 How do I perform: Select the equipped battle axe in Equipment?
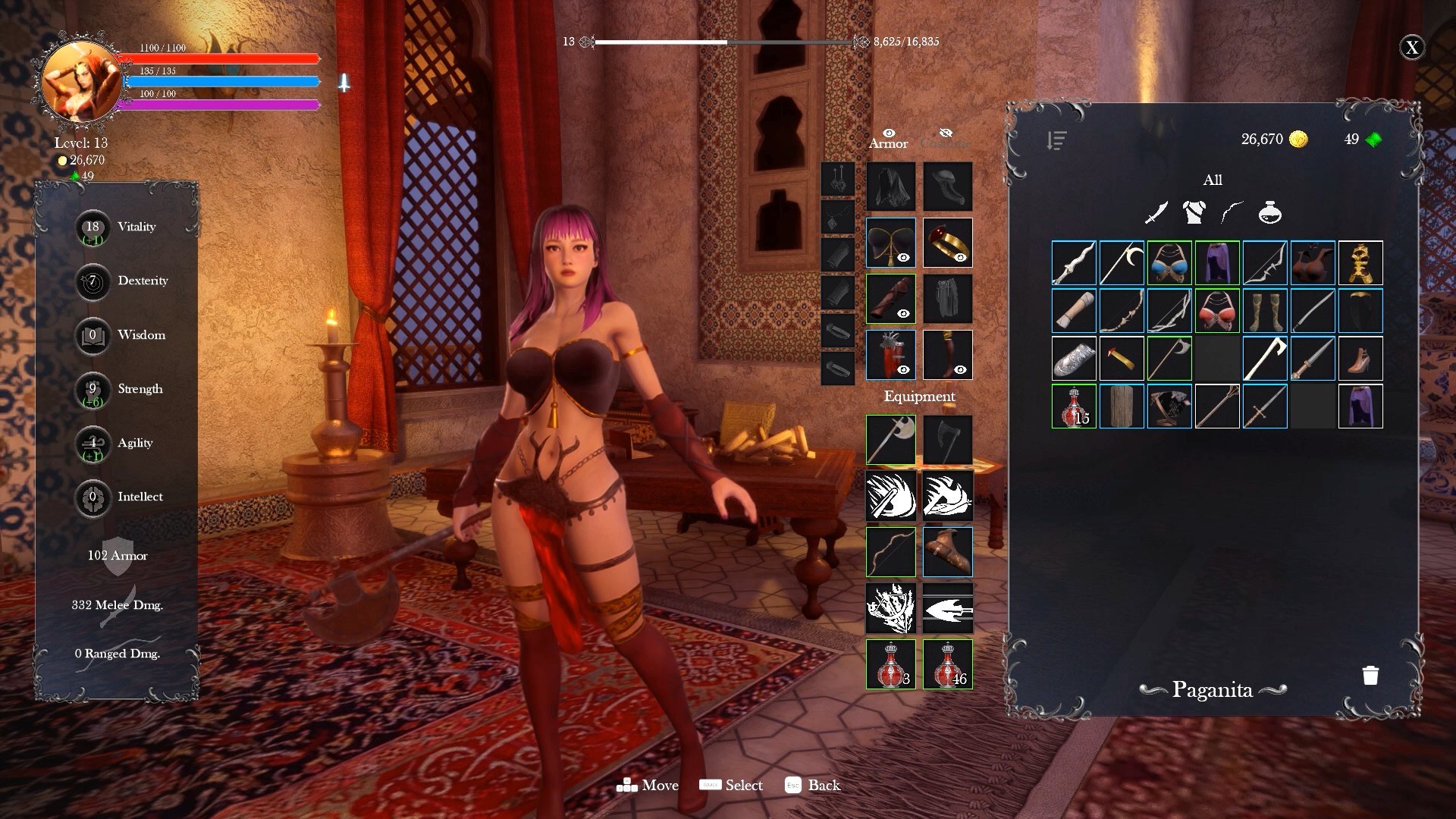pyautogui.click(x=890, y=440)
